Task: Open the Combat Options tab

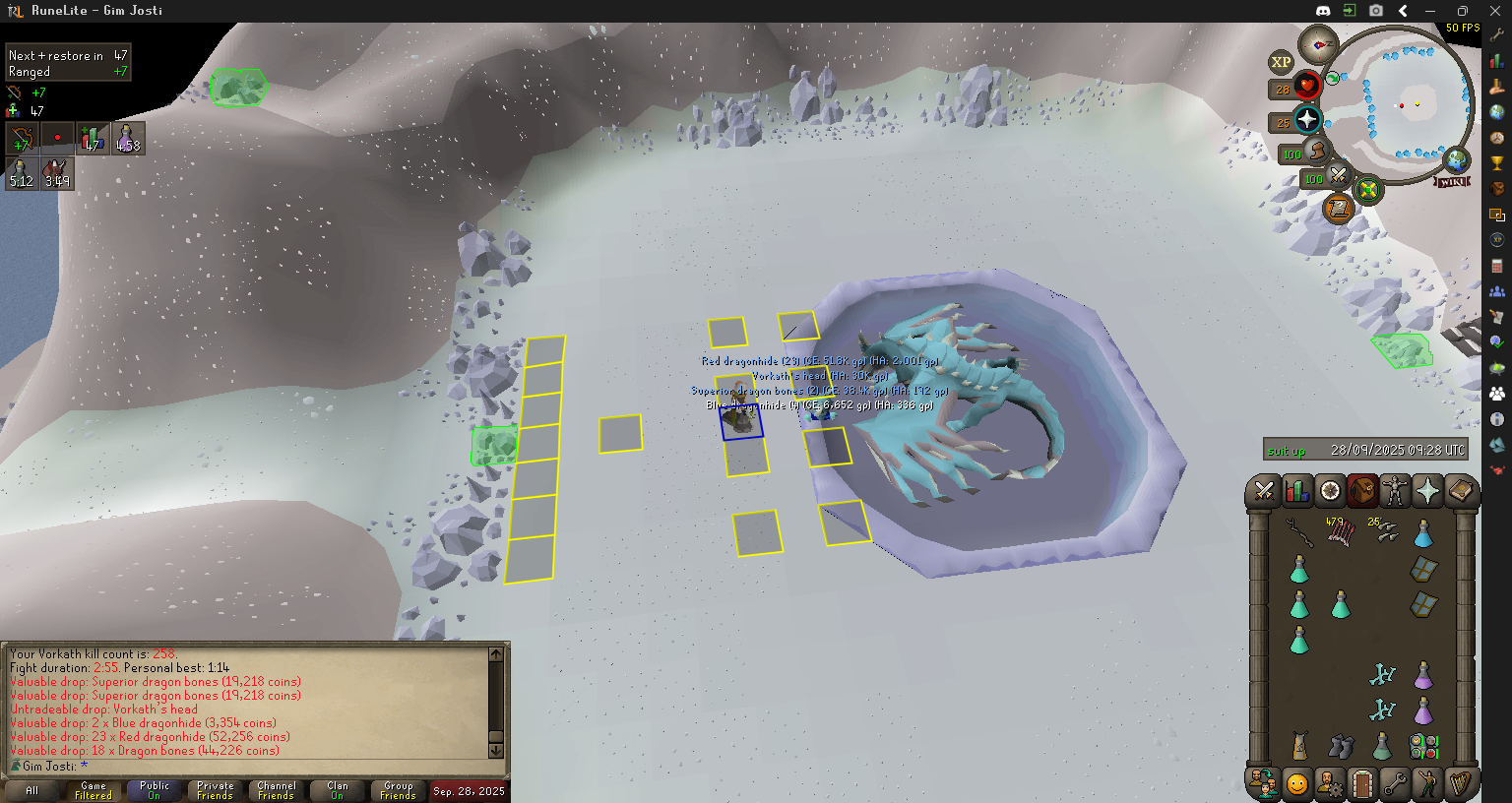Action: [x=1265, y=490]
